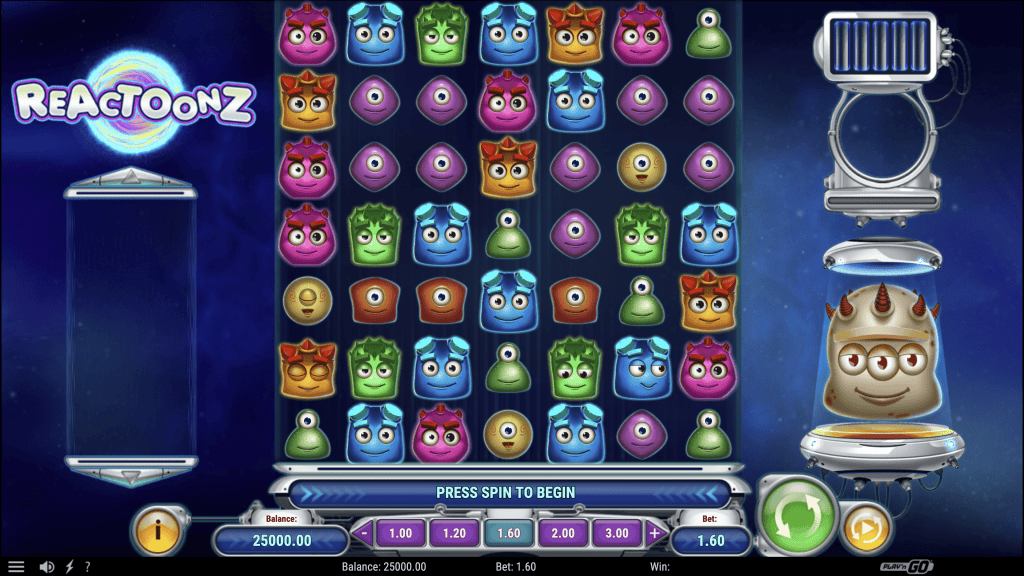The height and width of the screenshot is (576, 1024).
Task: Open the question mark help
Action: [x=87, y=566]
